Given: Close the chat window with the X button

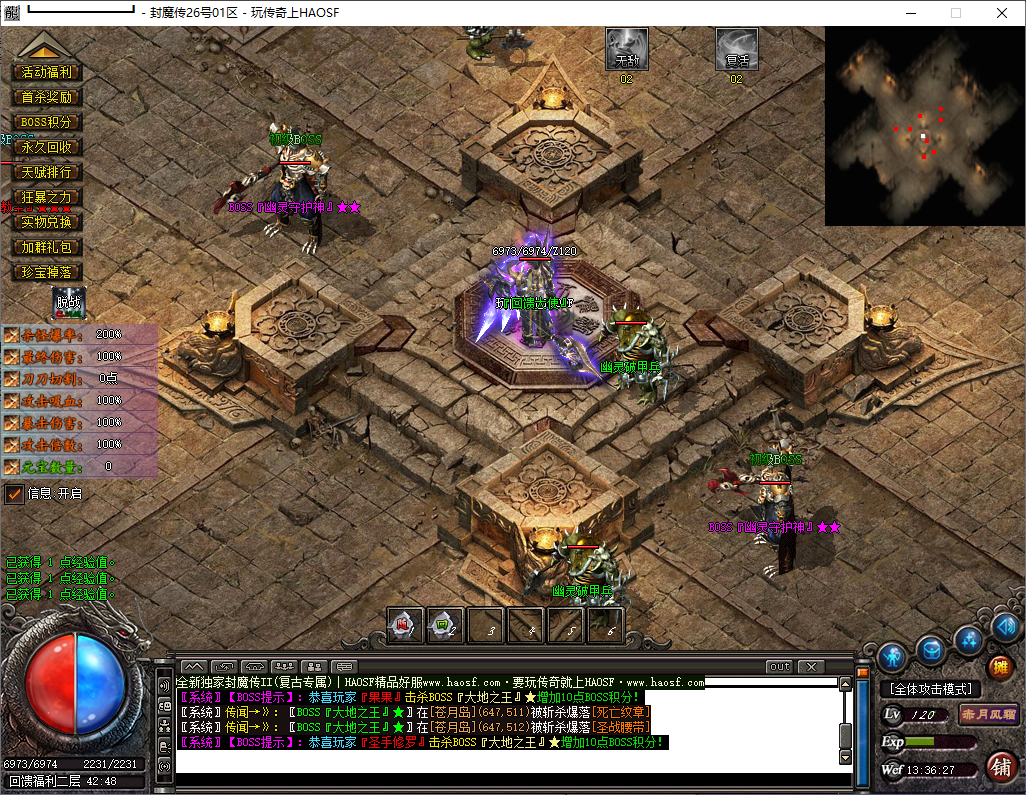Looking at the screenshot, I should click(811, 666).
